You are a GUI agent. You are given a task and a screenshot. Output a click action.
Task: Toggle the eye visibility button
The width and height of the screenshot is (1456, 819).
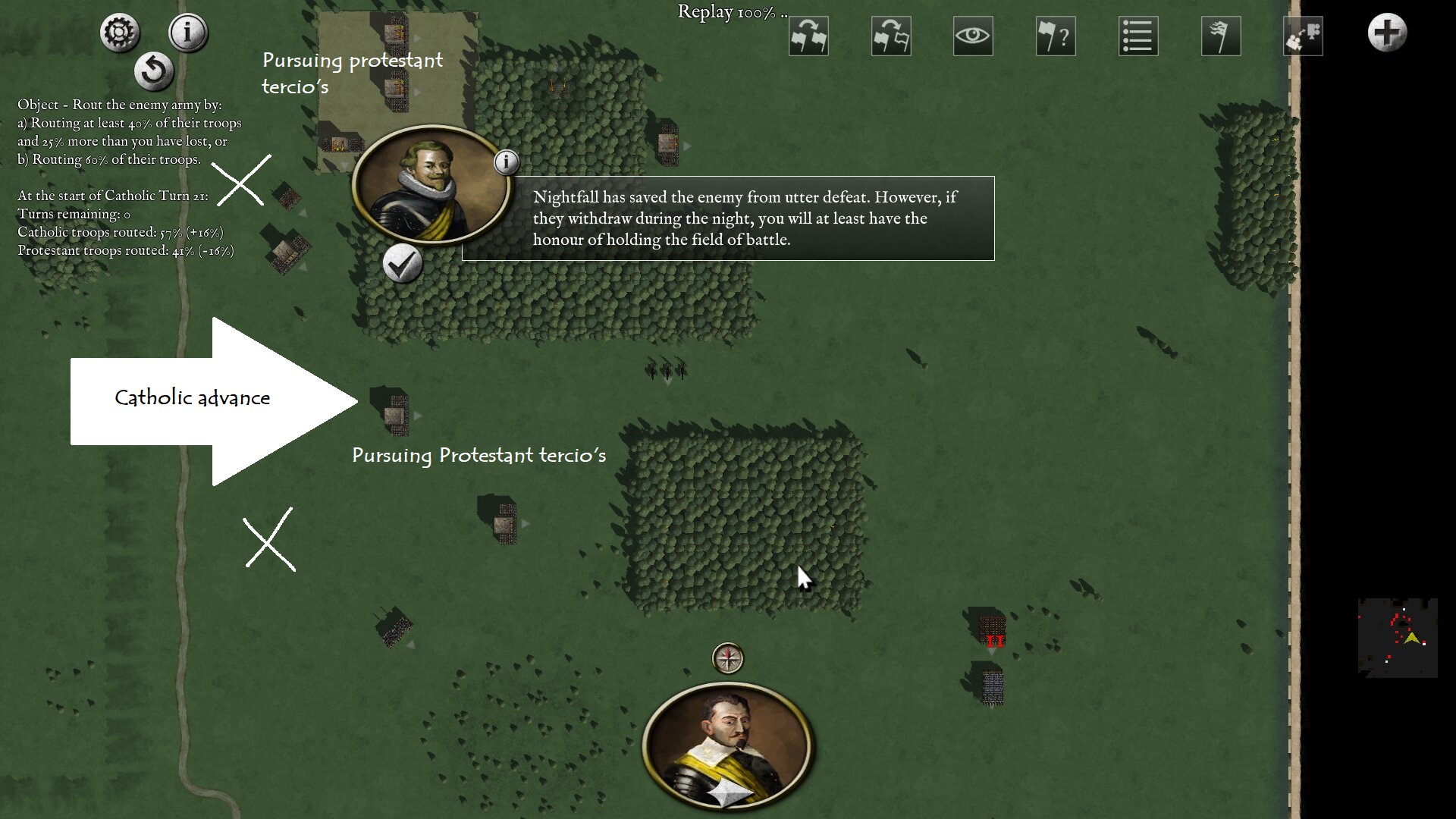(x=973, y=36)
